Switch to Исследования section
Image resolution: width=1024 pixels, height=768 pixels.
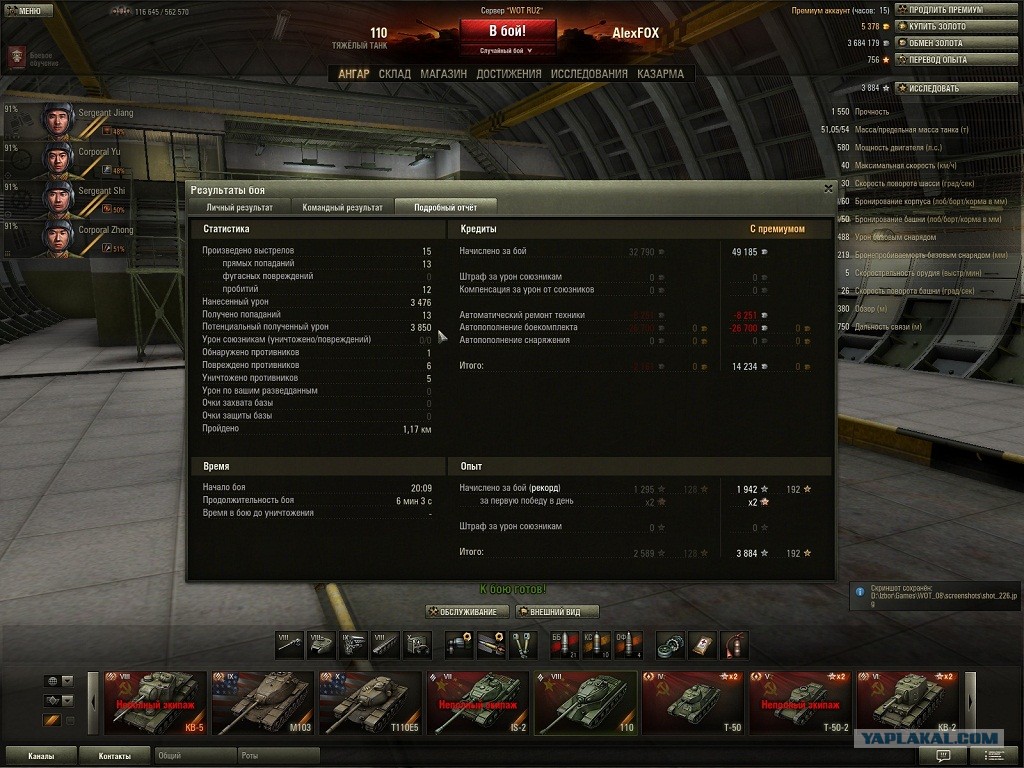[x=589, y=74]
